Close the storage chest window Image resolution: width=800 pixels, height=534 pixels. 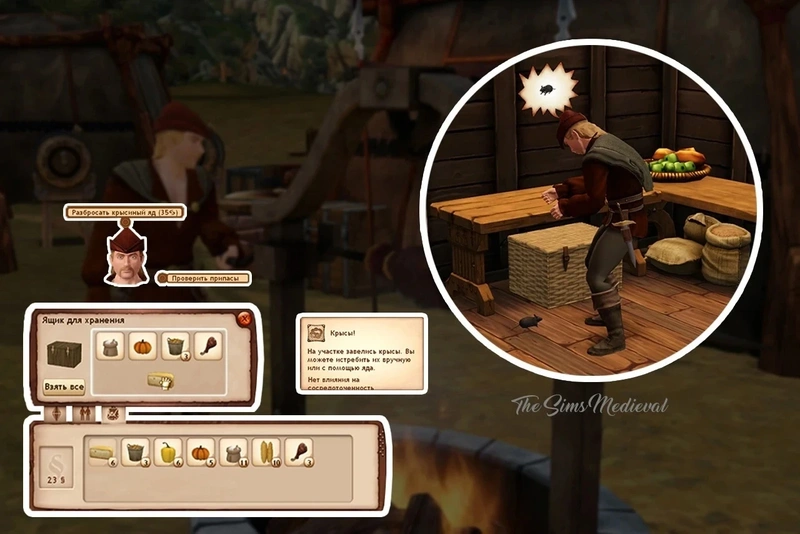point(244,320)
